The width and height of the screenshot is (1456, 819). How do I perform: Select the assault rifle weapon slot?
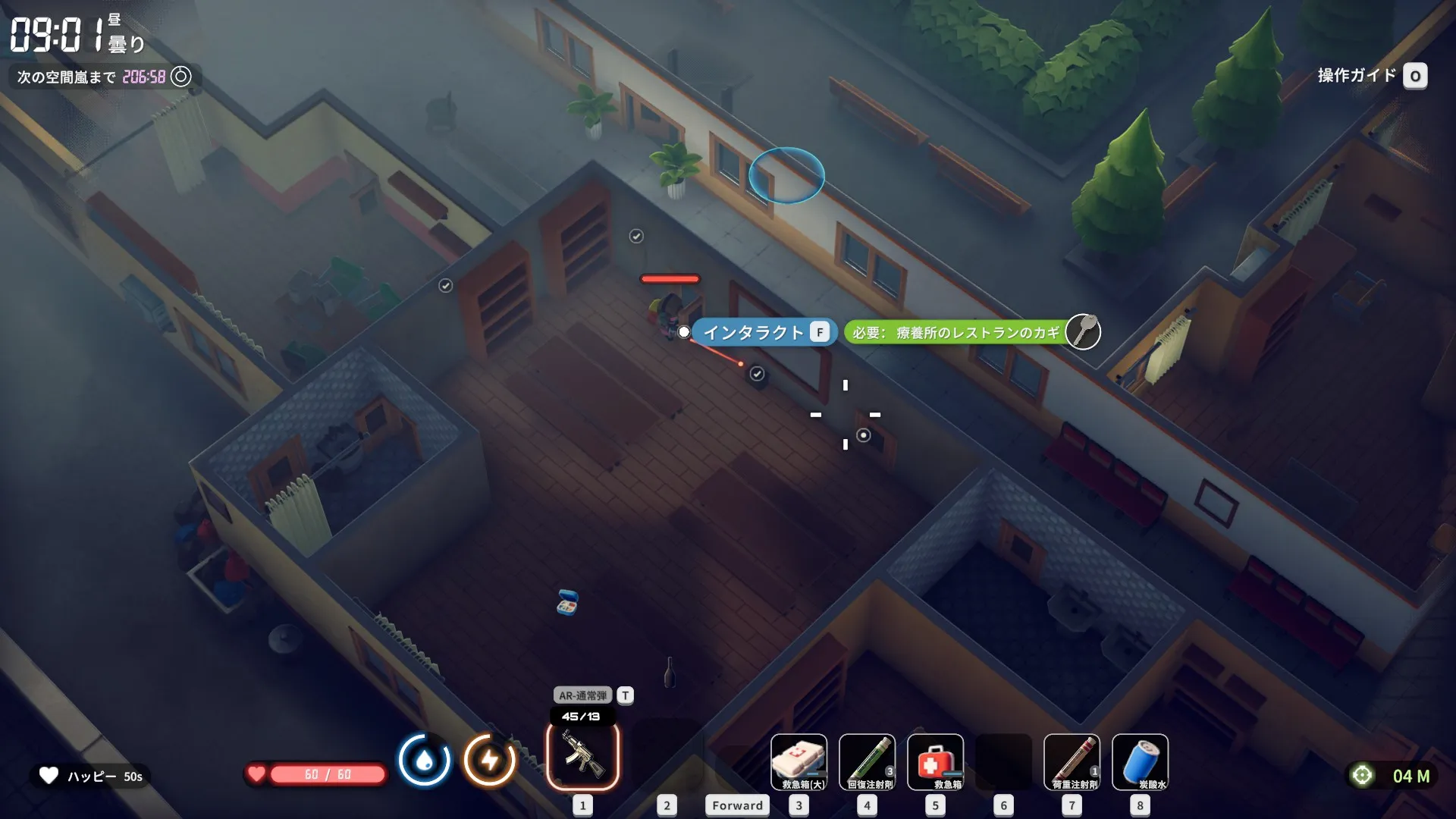(x=582, y=756)
